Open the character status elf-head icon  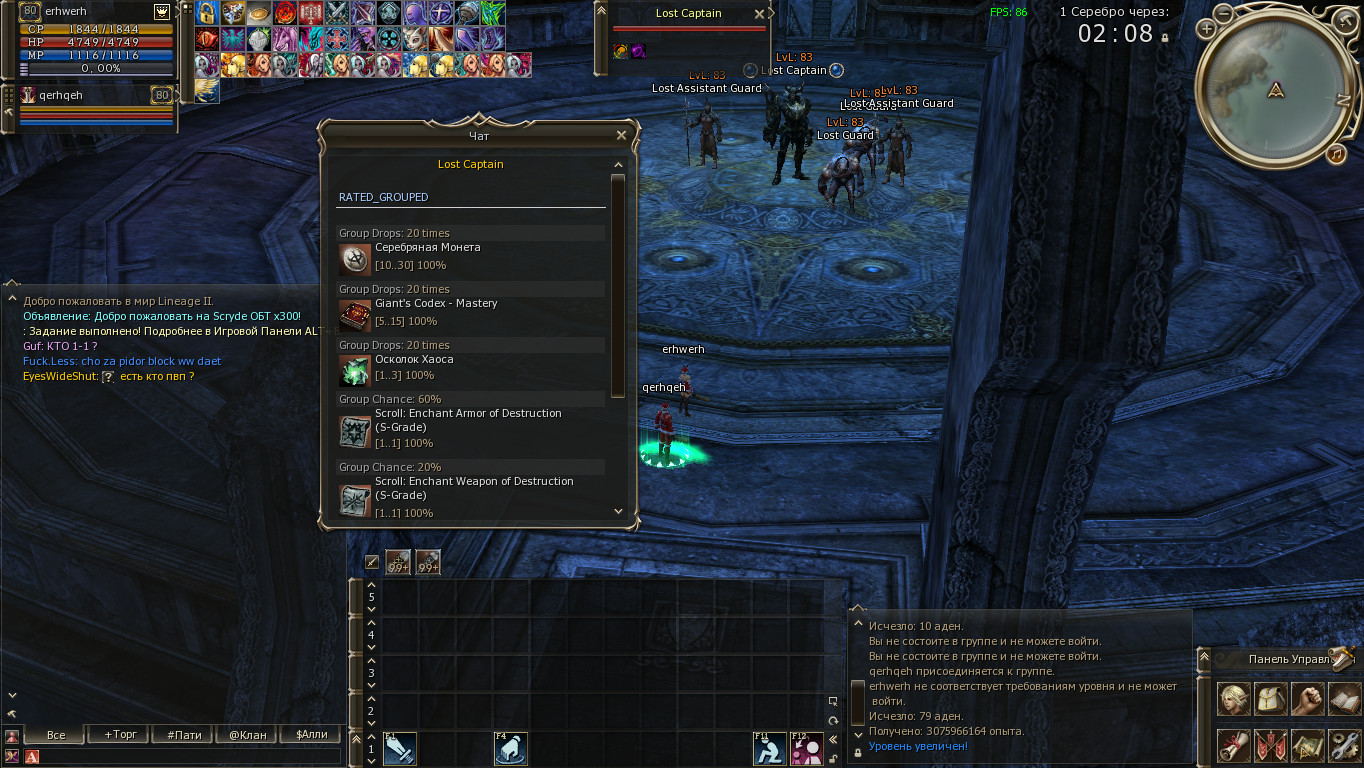coord(1233,699)
